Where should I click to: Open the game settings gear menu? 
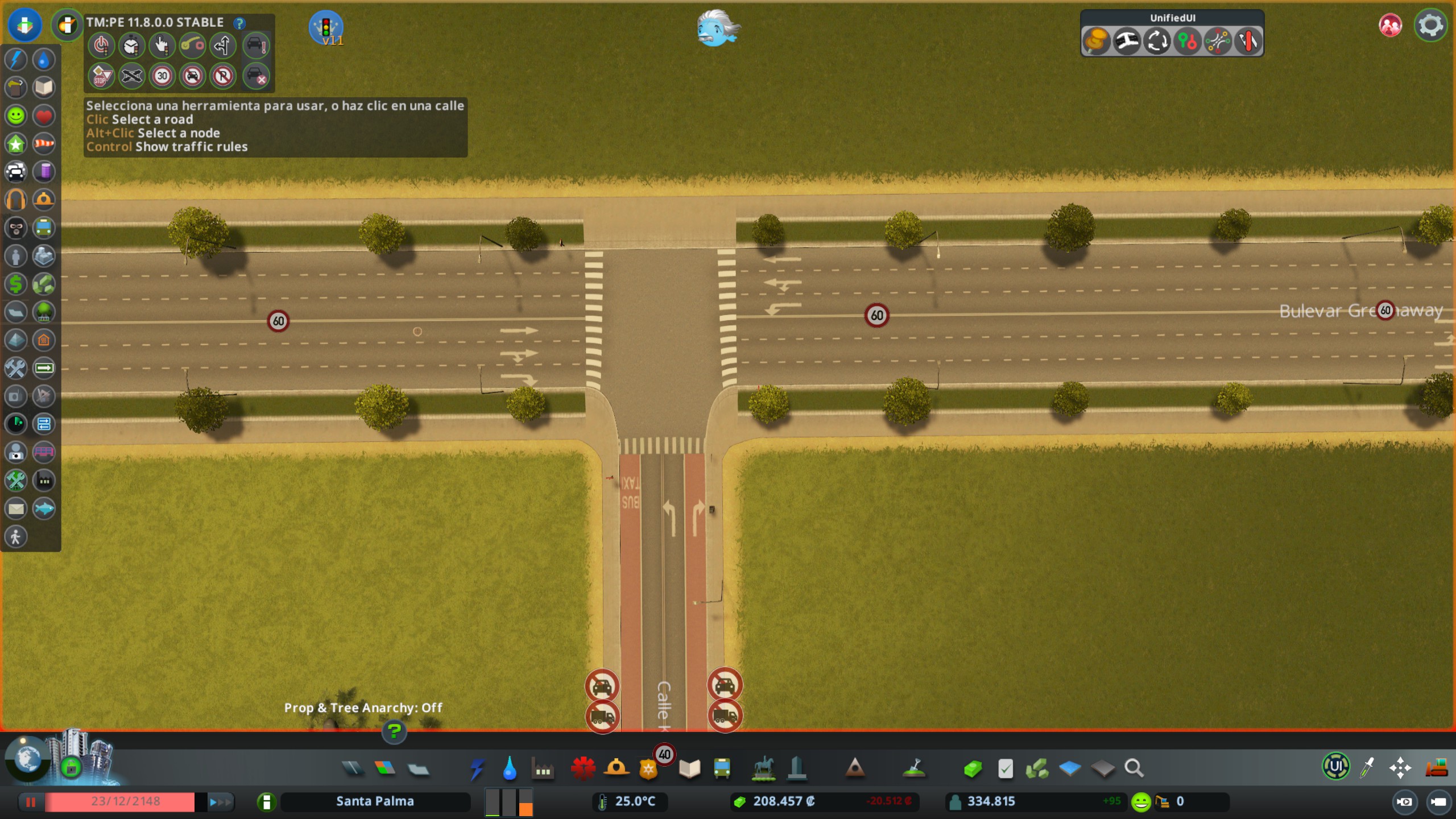pyautogui.click(x=1432, y=24)
